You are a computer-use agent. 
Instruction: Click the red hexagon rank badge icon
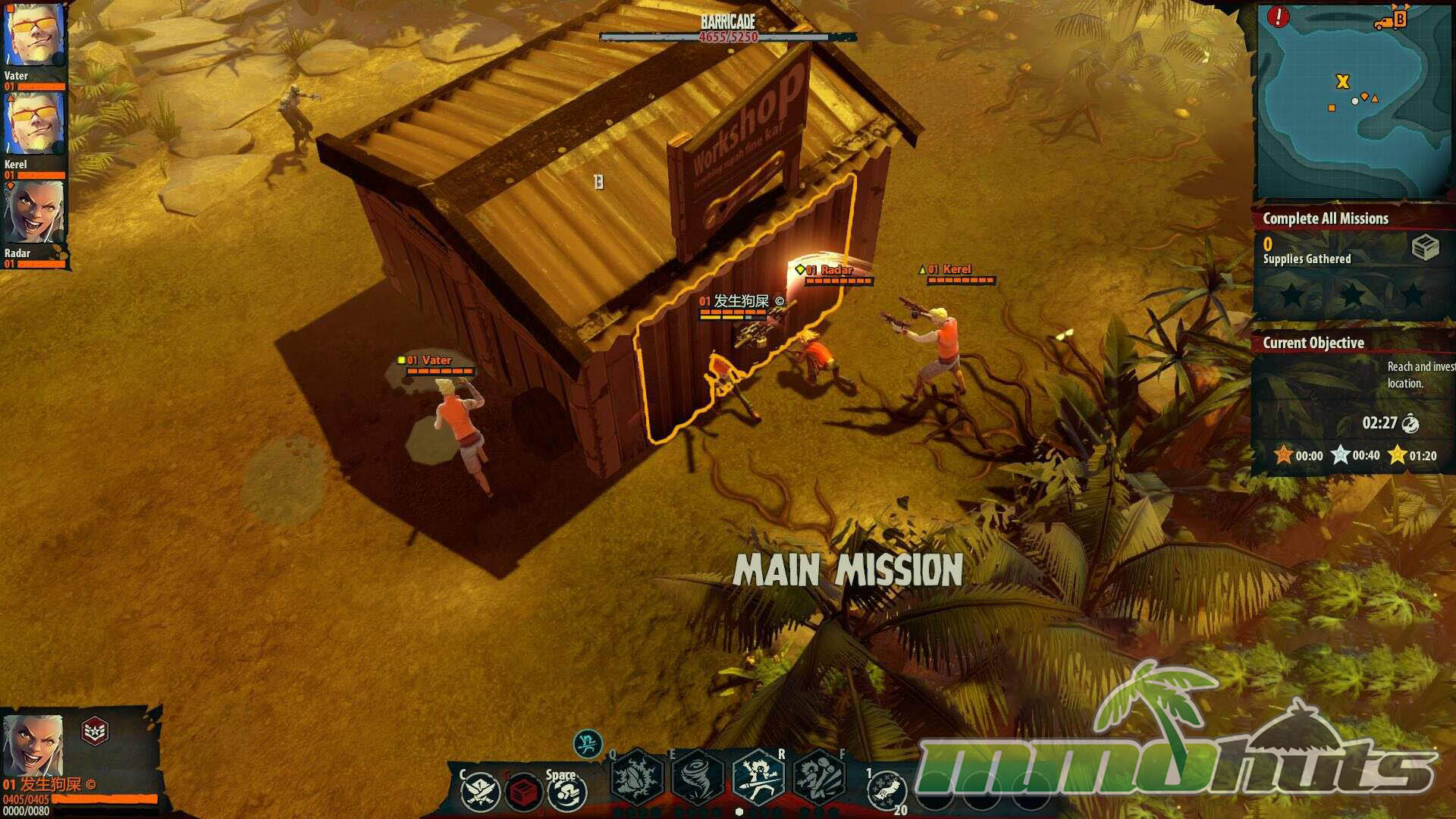[x=95, y=731]
